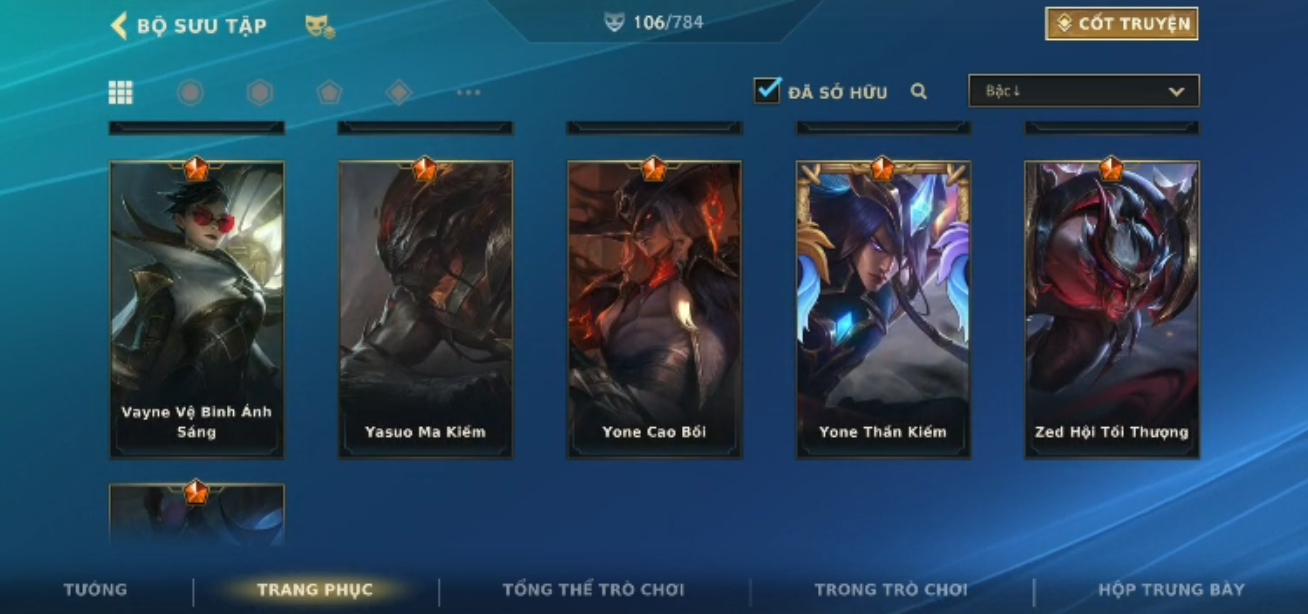This screenshot has height=614, width=1308.
Task: Select the Vayne Vệ Binh Ánh Sáng skin
Action: (x=197, y=310)
